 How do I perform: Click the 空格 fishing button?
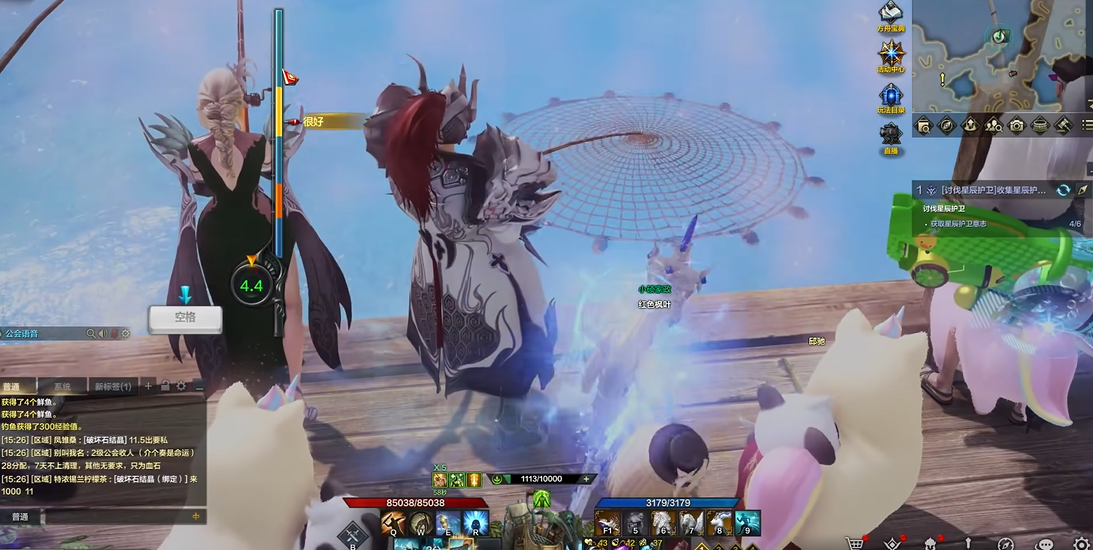coord(185,317)
